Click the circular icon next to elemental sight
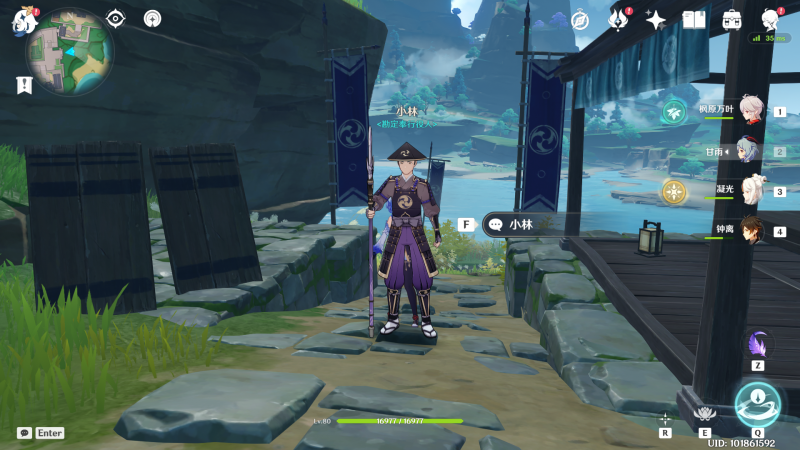Screen dimensions: 800x450 [152, 18]
